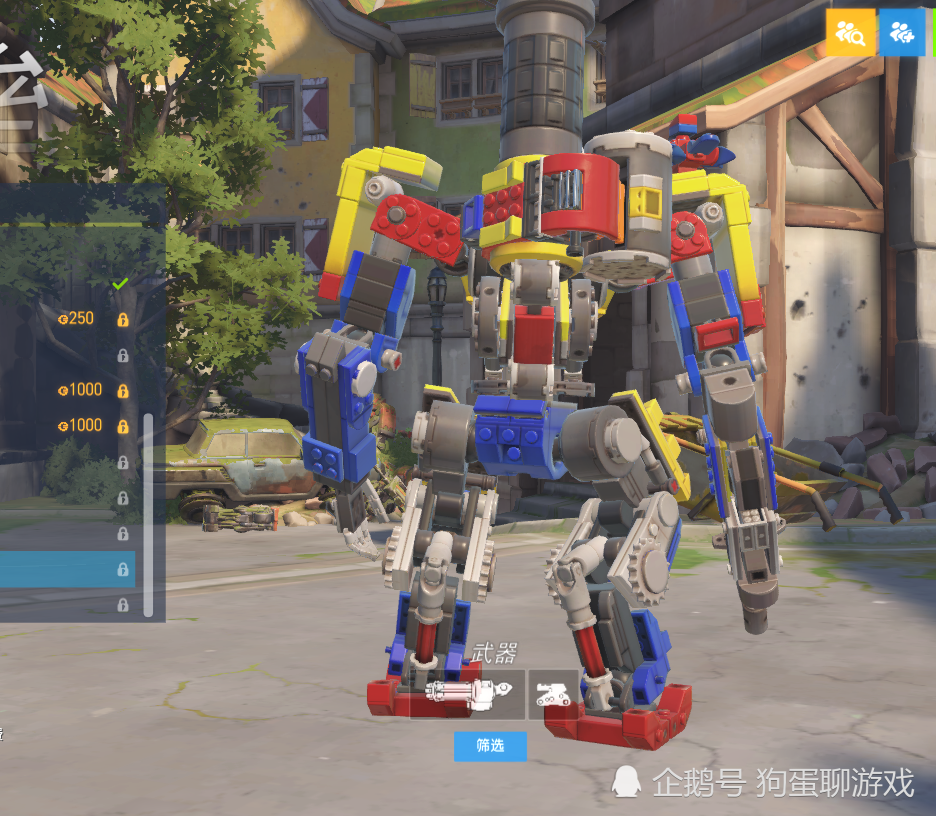Select the skin row priced at 250
This screenshot has height=816, width=936.
coord(70,319)
